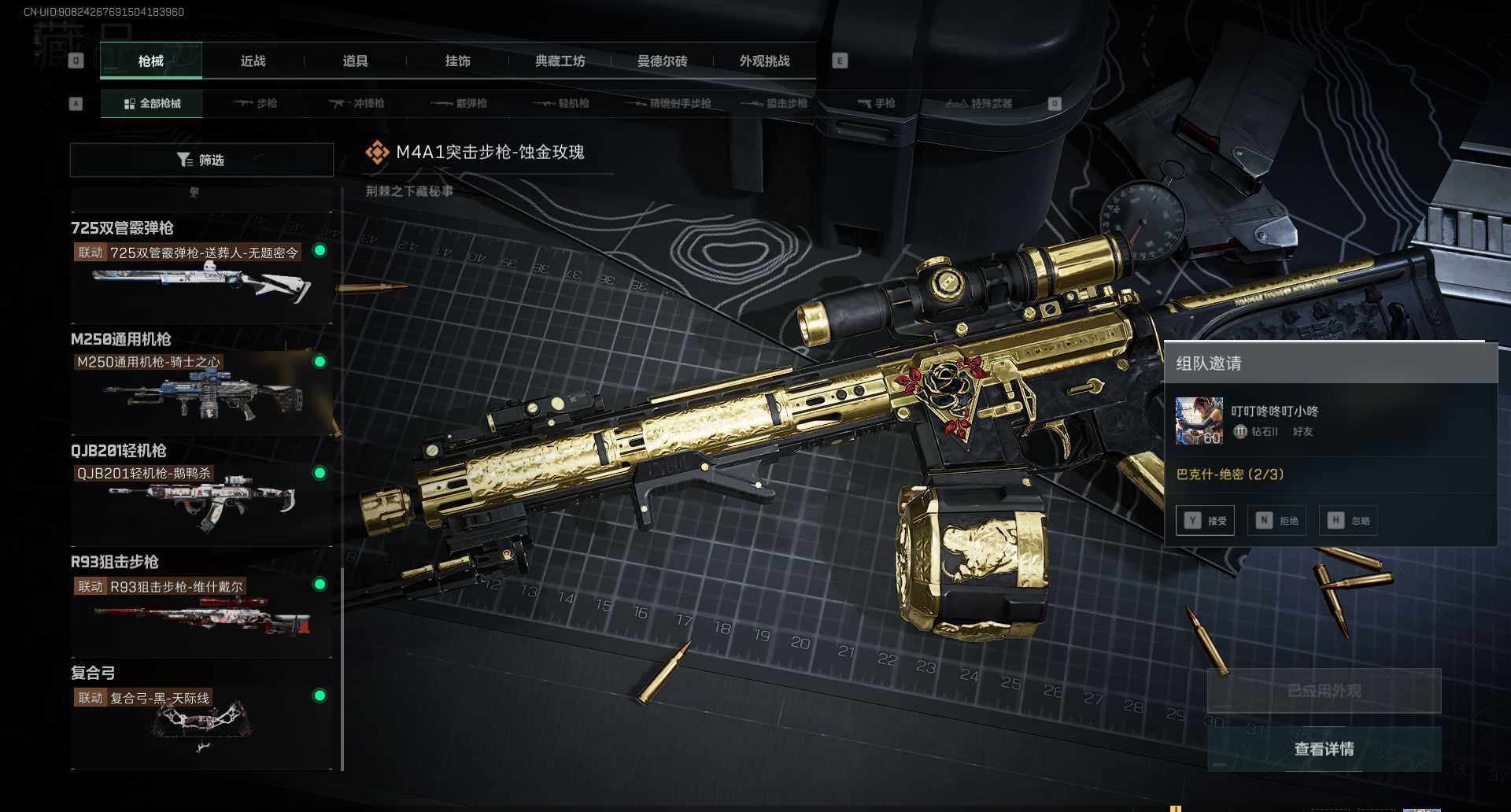Go to the 典藏工坊 tab
The width and height of the screenshot is (1511, 812).
[x=560, y=61]
